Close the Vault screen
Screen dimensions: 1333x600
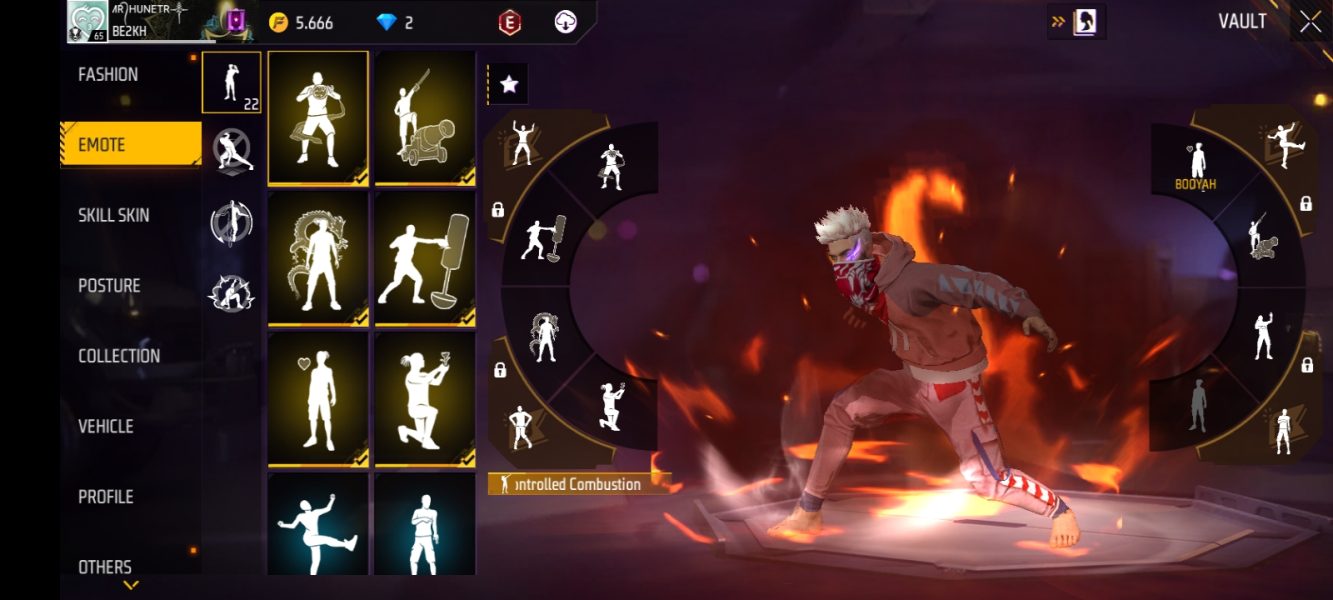point(1310,22)
